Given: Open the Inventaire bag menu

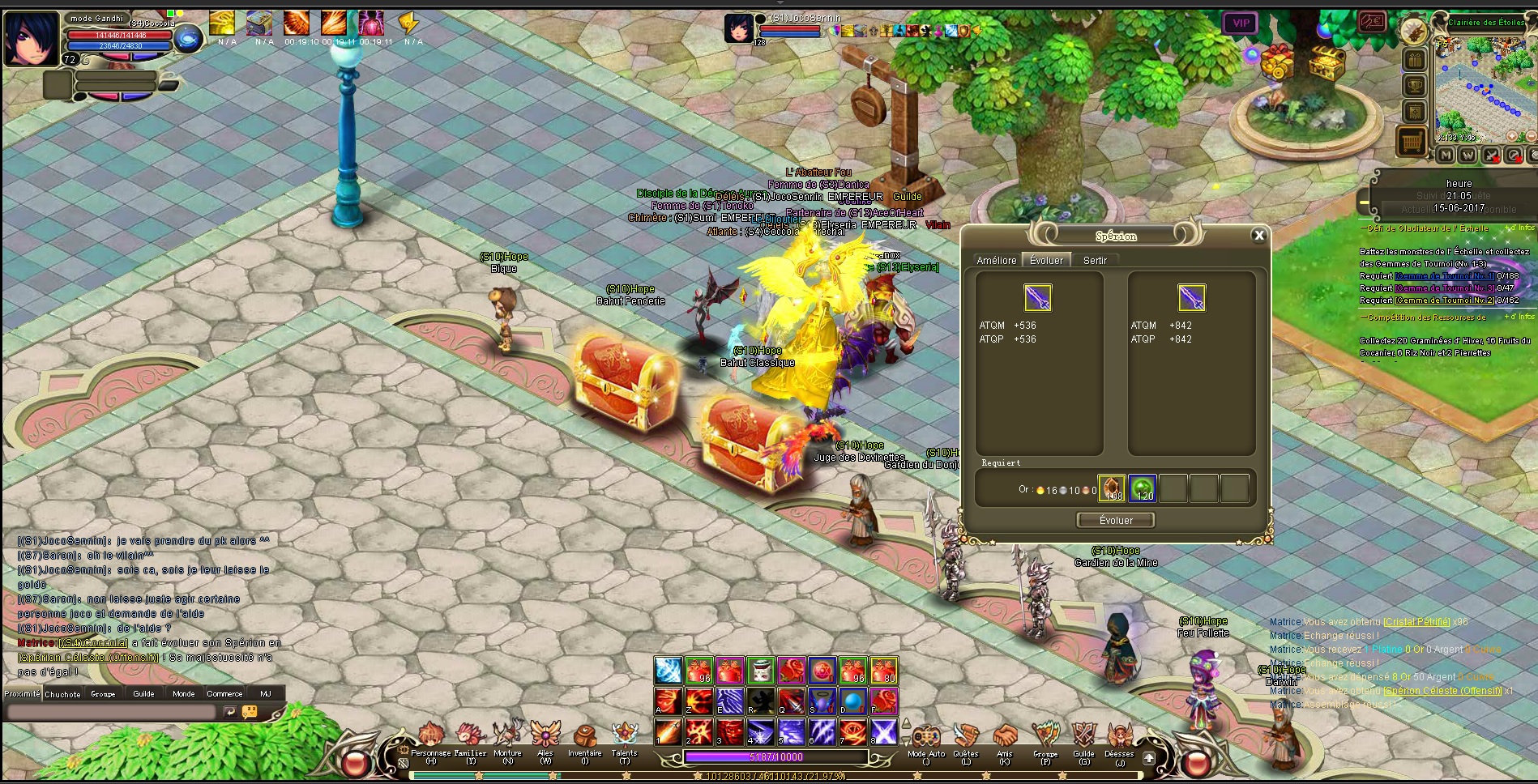Looking at the screenshot, I should (x=584, y=737).
